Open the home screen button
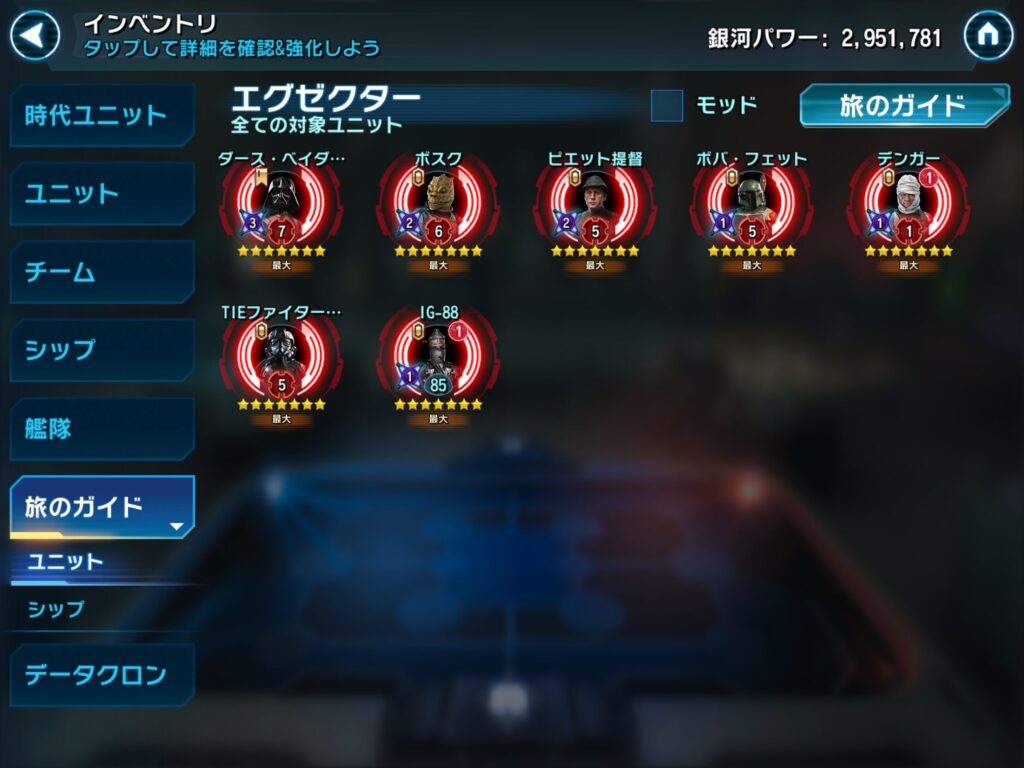Viewport: 1024px width, 768px height. pyautogui.click(x=987, y=36)
